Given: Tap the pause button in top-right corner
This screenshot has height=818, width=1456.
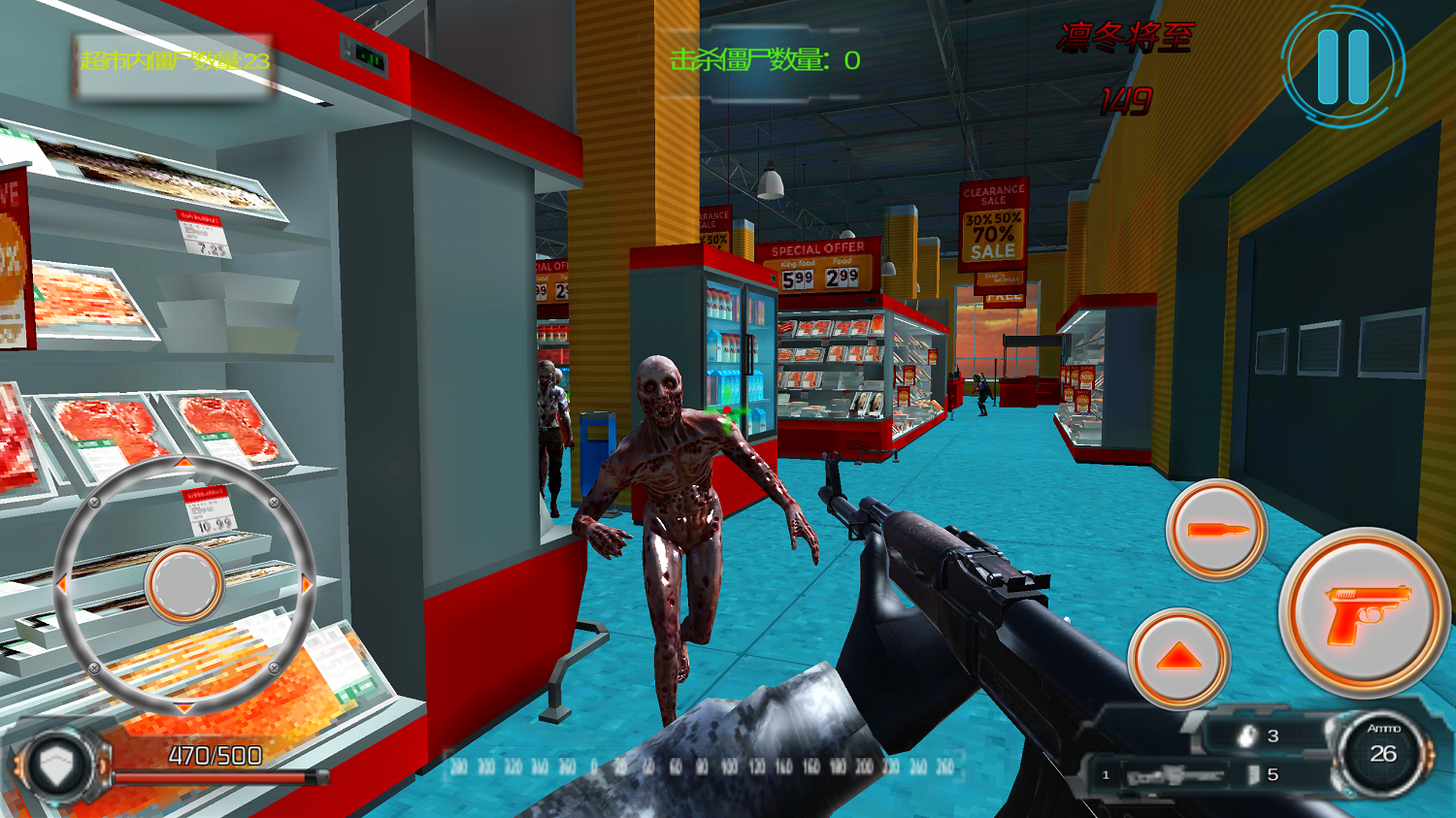Looking at the screenshot, I should pyautogui.click(x=1342, y=63).
